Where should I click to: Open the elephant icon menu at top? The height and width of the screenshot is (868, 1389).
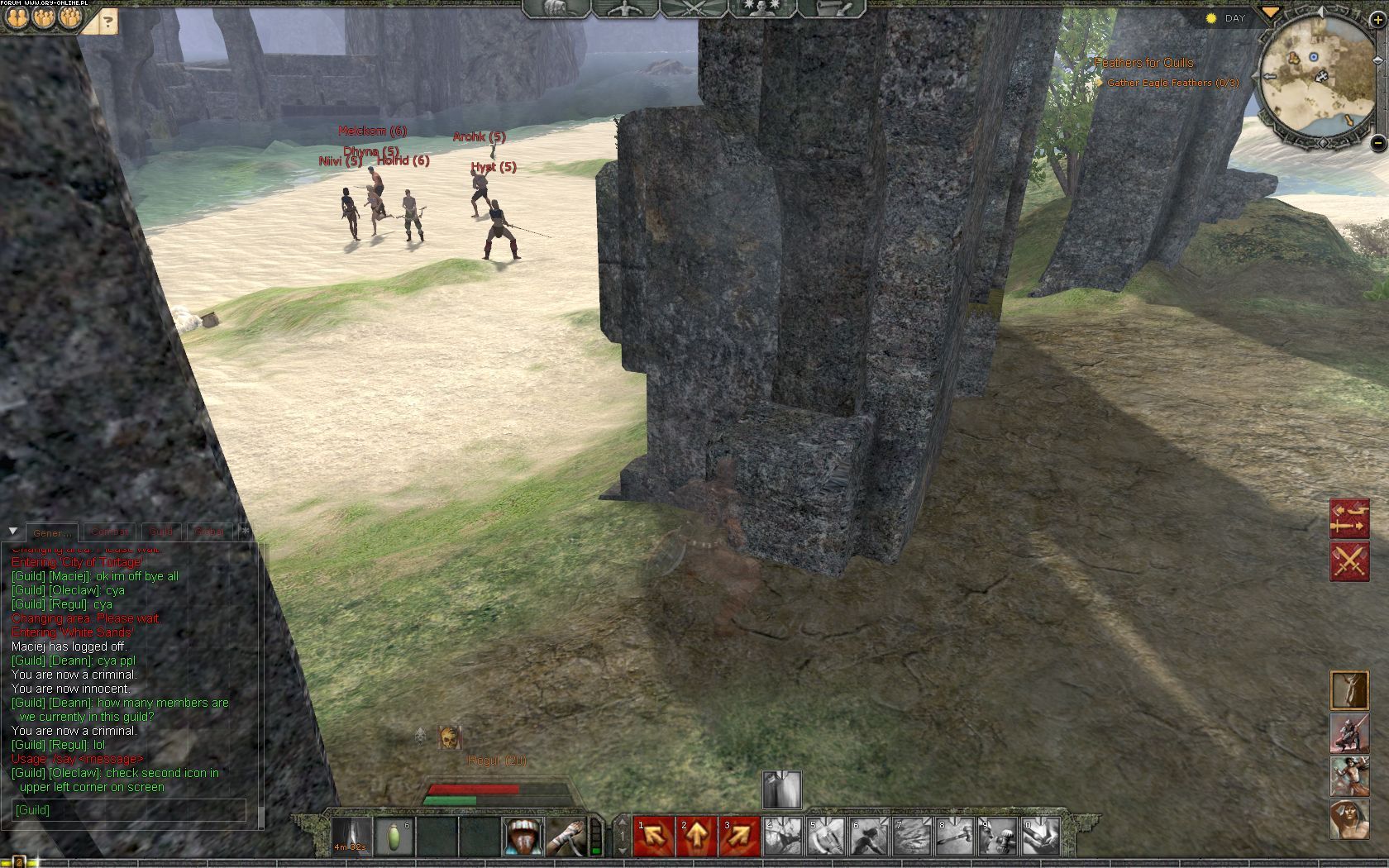(554, 8)
